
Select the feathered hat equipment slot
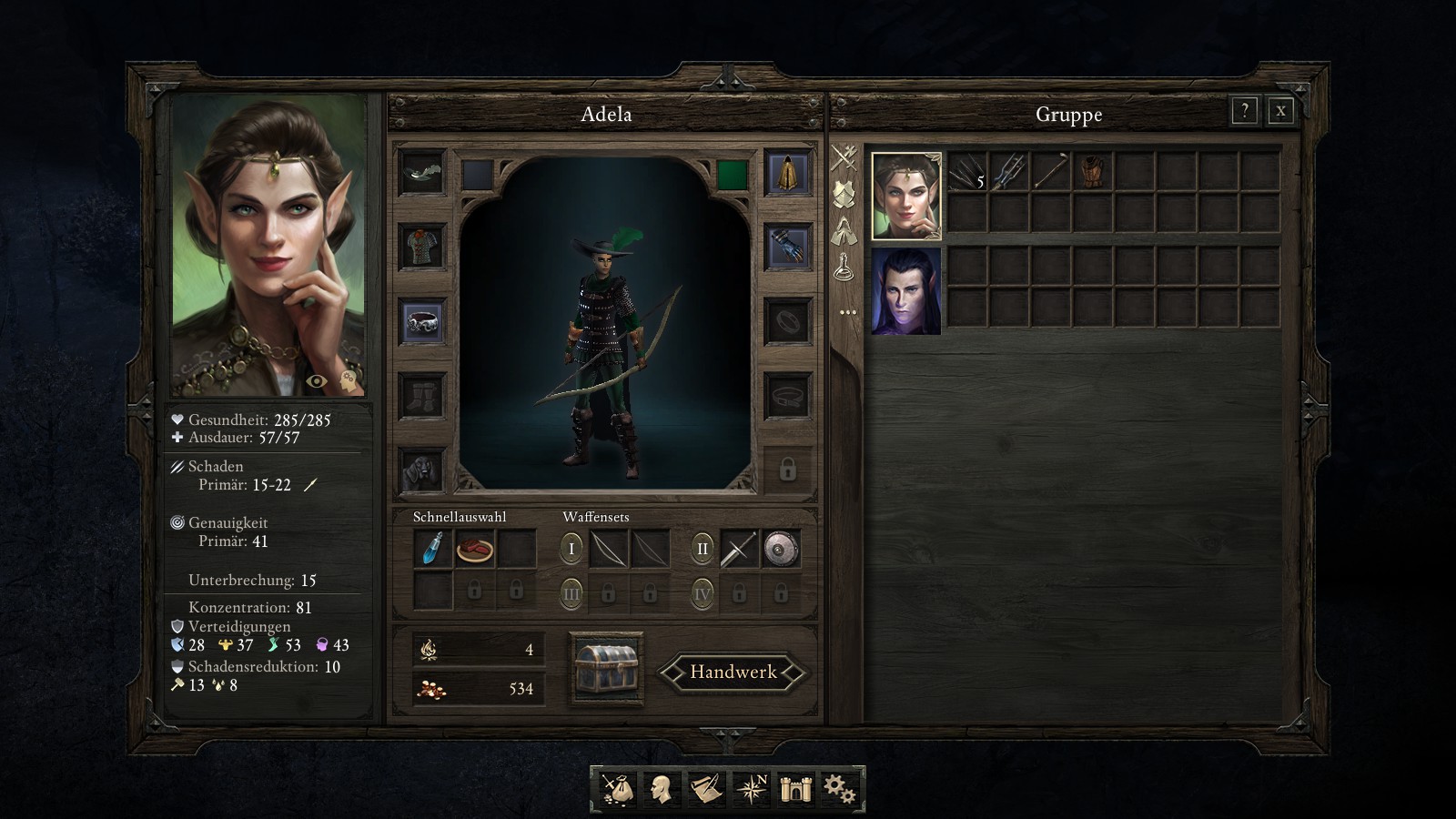[x=422, y=172]
